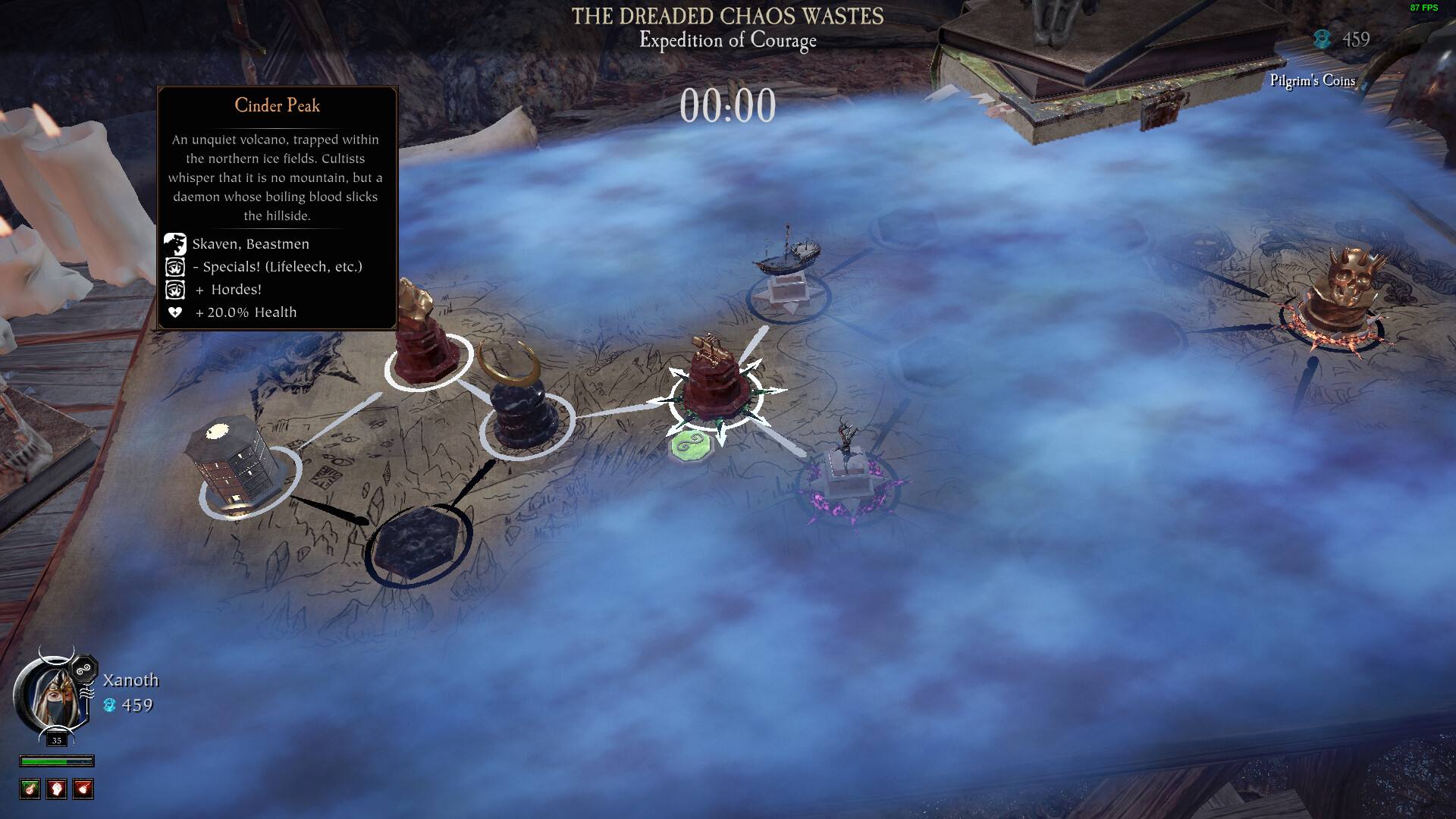Select the red-backed potion boon icon
The width and height of the screenshot is (1456, 819).
point(83,789)
